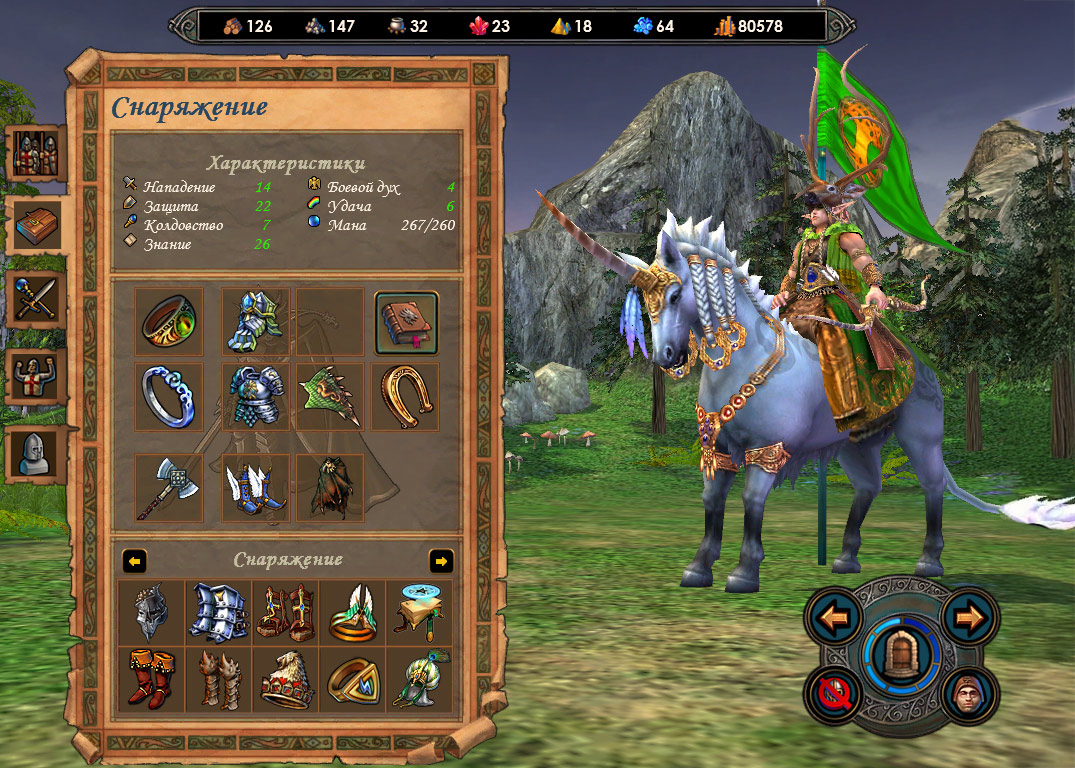Switch to the treasure chest equipment tab
Viewport: 1075px width, 768px height.
pos(38,226)
